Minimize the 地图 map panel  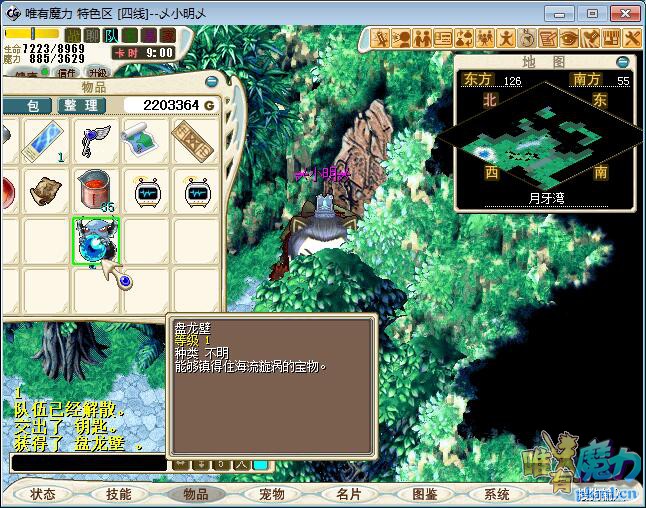click(x=622, y=61)
